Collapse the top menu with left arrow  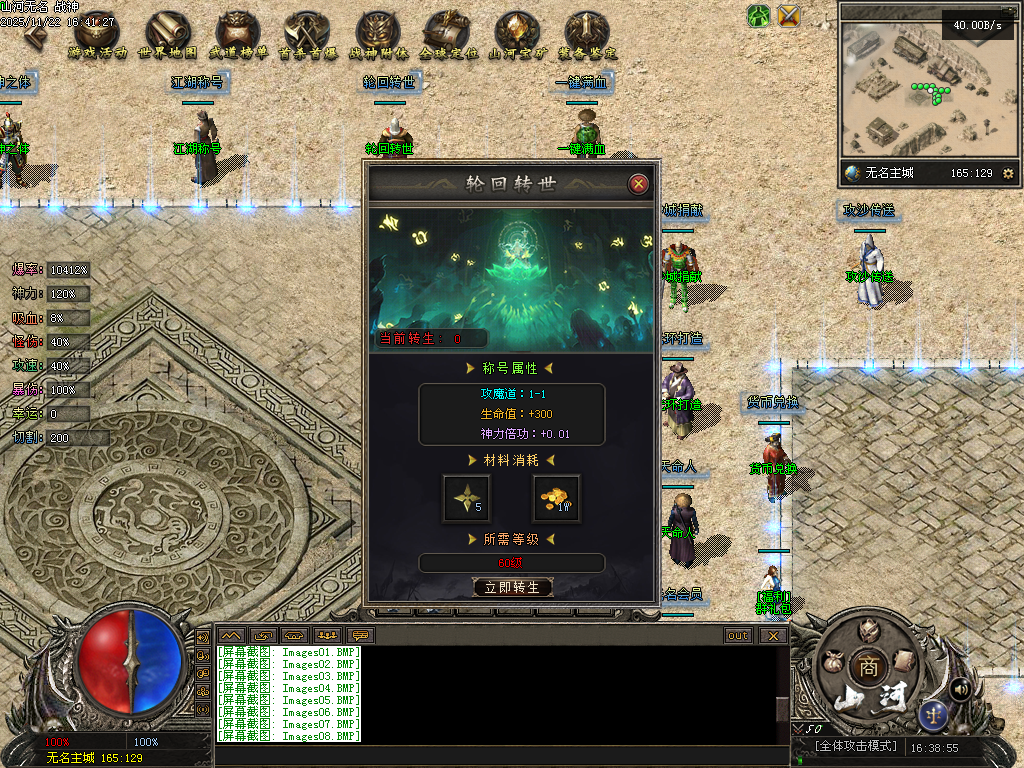(36, 35)
